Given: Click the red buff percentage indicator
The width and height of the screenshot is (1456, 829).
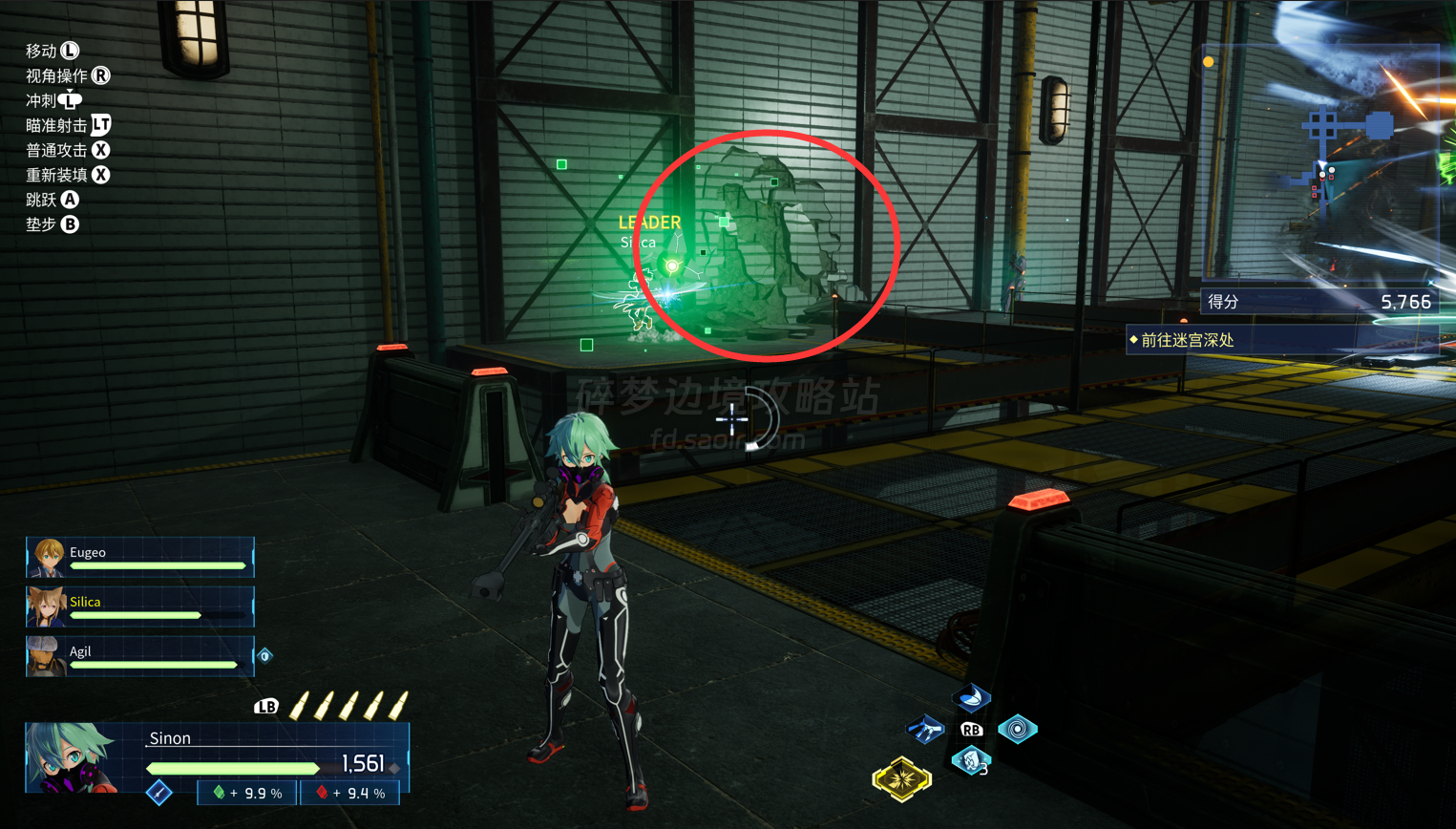Looking at the screenshot, I should point(350,793).
